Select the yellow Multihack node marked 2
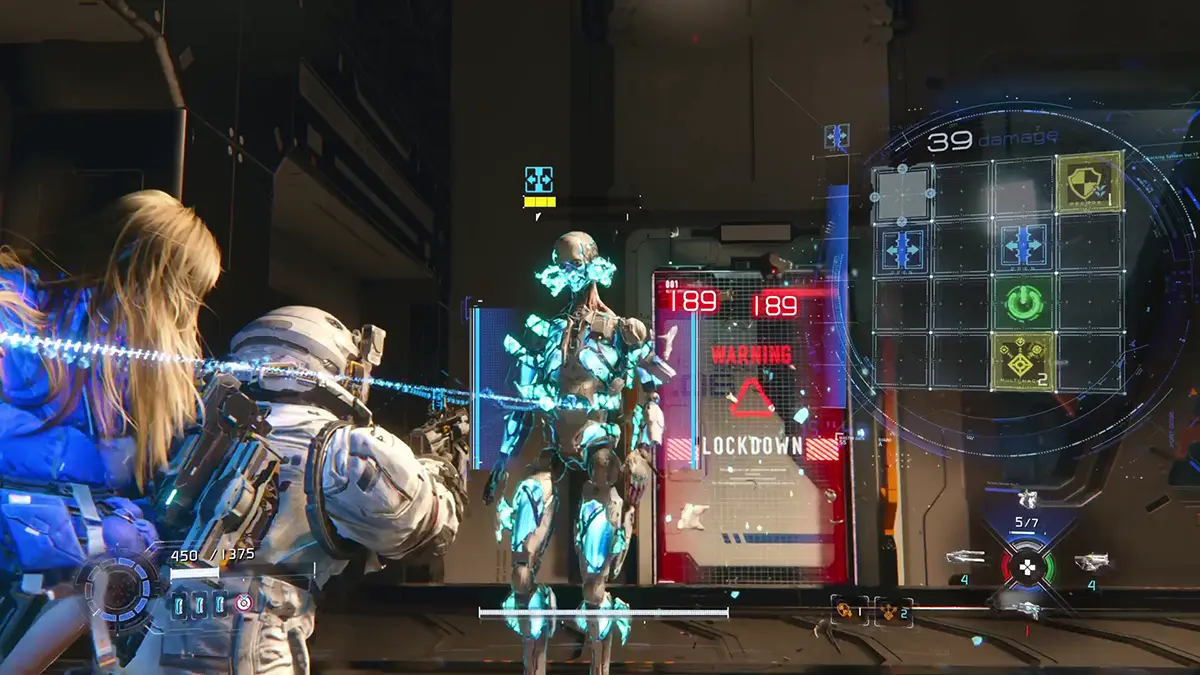Image resolution: width=1200 pixels, height=675 pixels. pyautogui.click(x=1023, y=362)
